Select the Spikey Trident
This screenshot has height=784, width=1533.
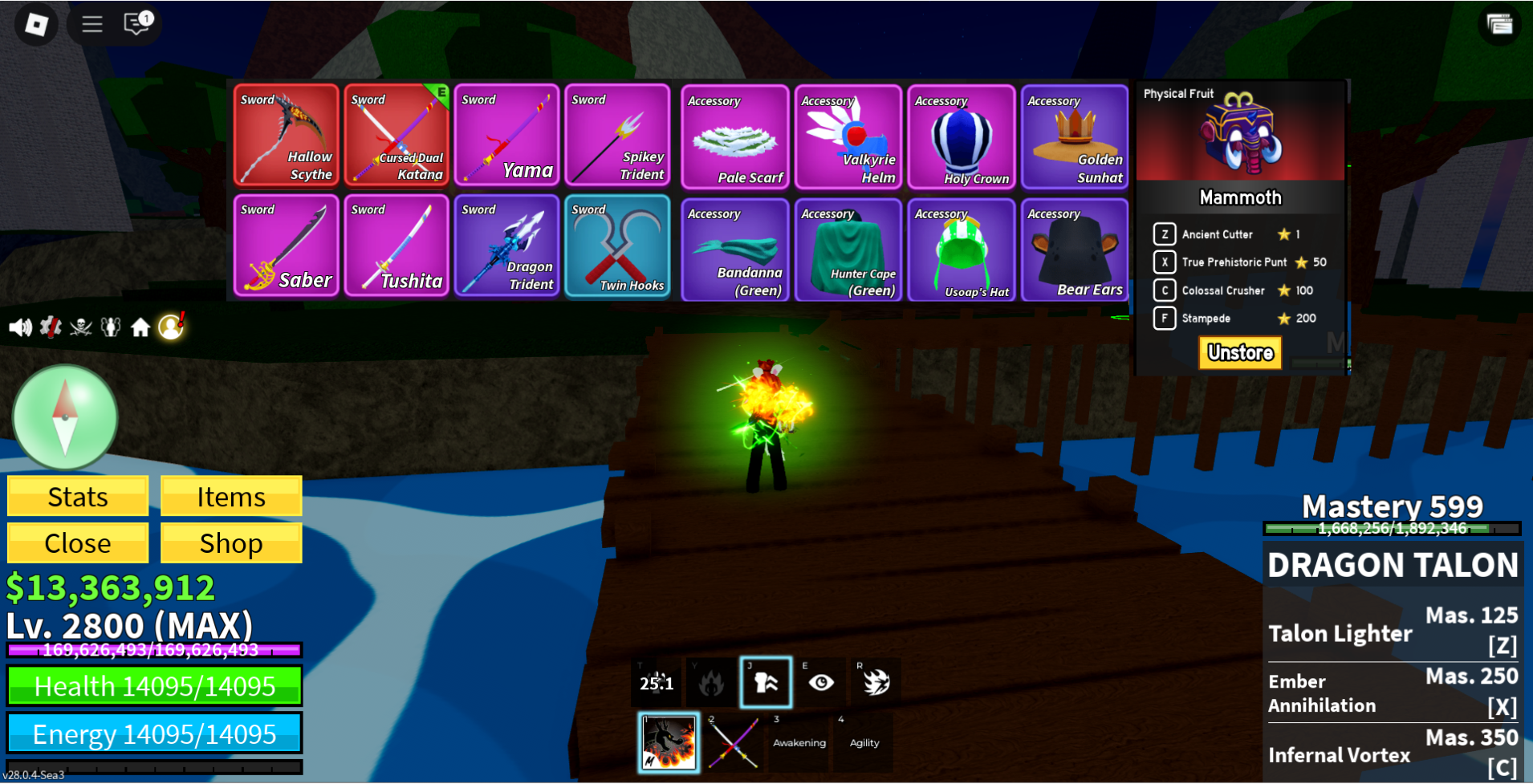(616, 135)
